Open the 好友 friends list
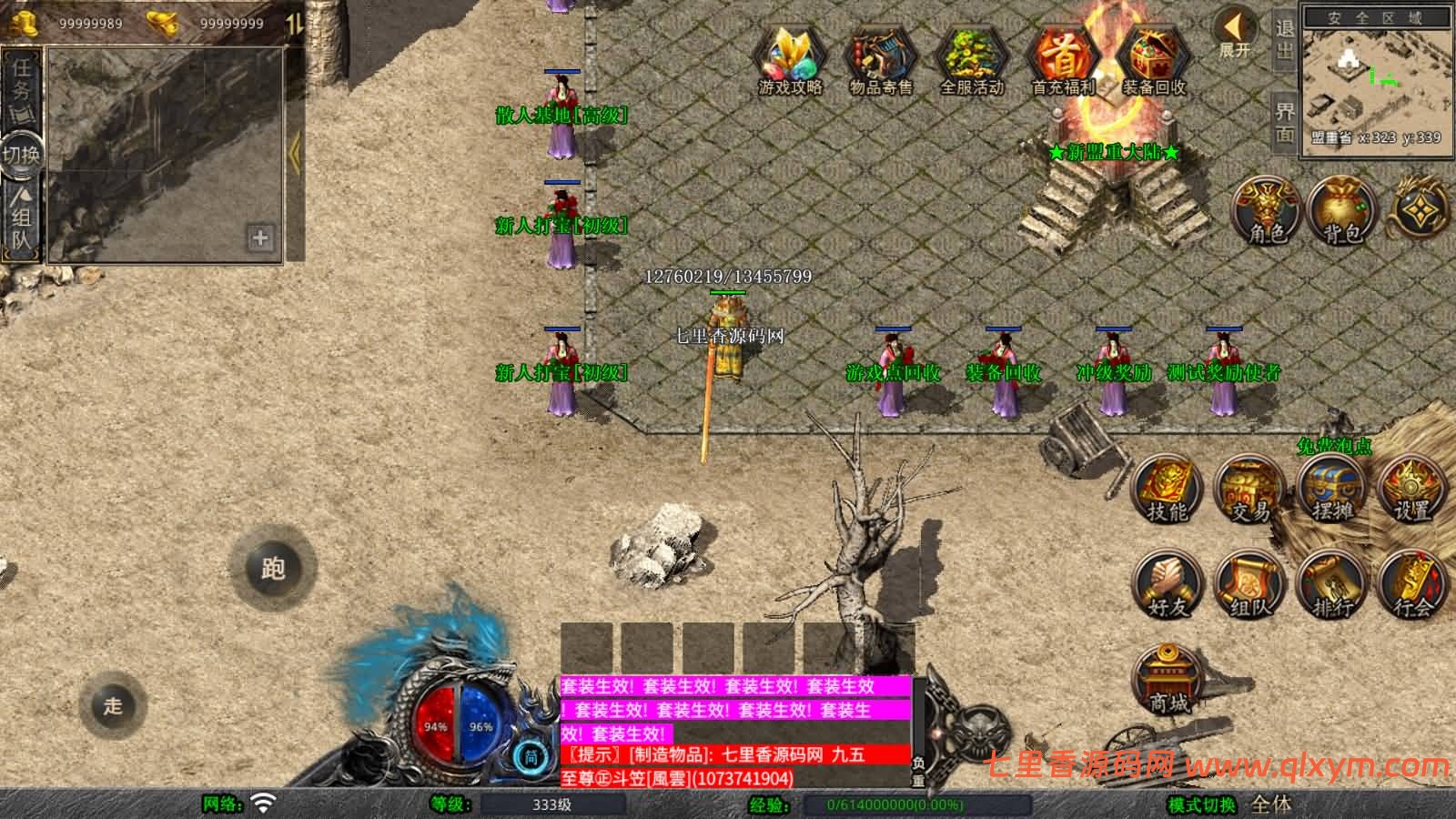The width and height of the screenshot is (1456, 819). [x=1168, y=586]
